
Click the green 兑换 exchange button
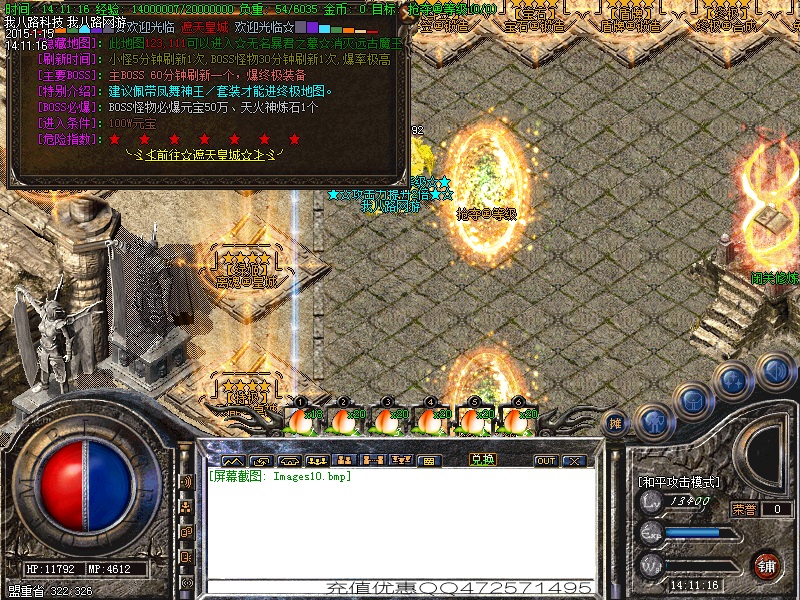483,460
